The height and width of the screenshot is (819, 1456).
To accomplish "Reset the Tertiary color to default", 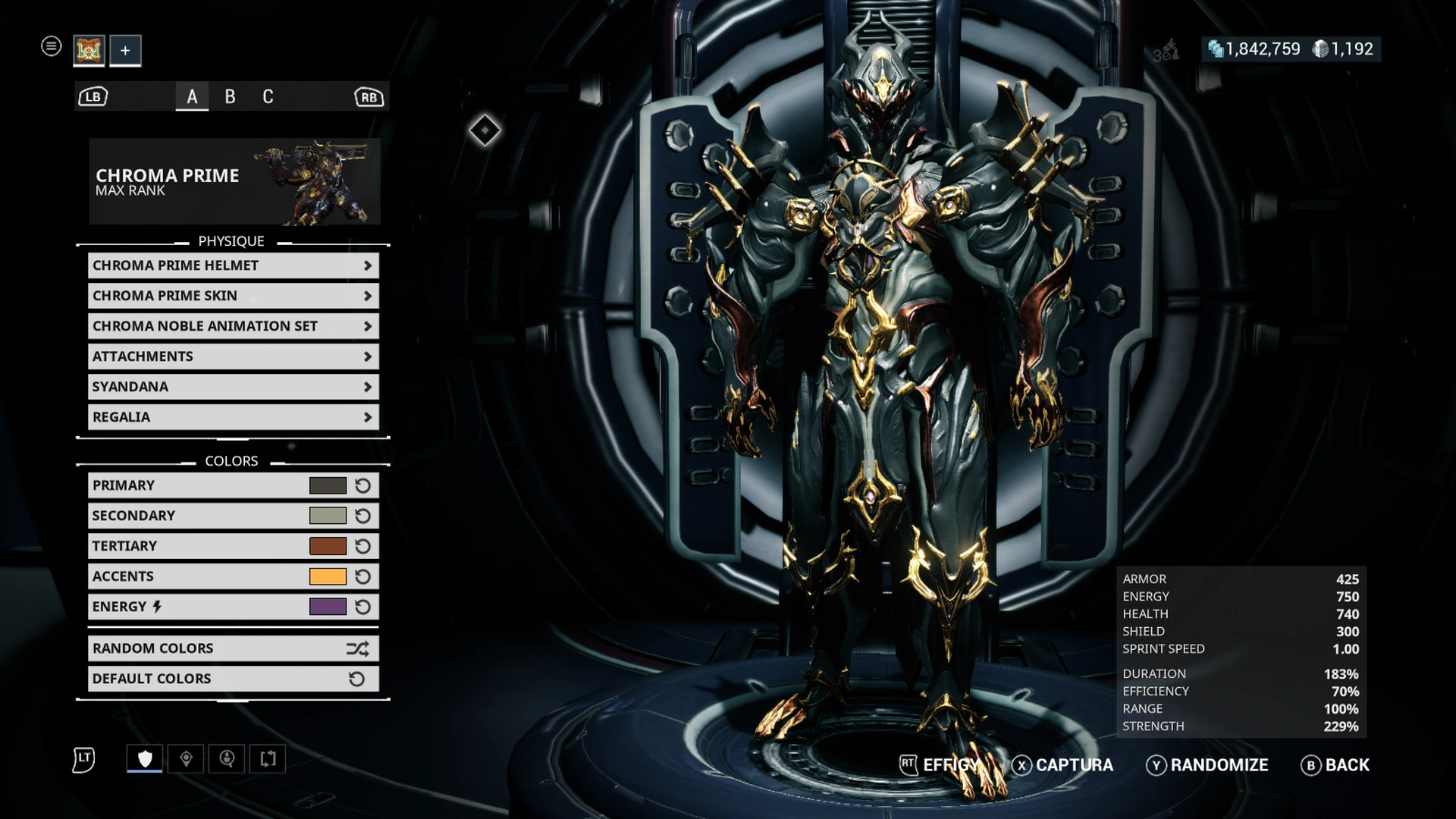I will 362,545.
